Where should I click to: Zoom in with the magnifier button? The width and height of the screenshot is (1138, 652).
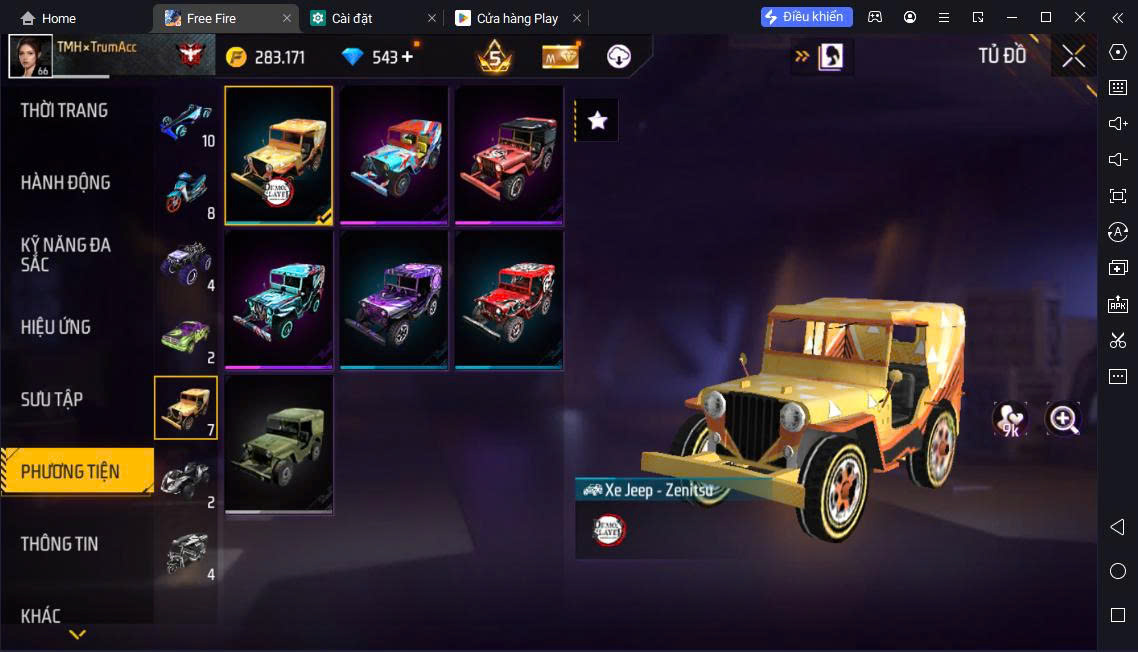tap(1063, 420)
